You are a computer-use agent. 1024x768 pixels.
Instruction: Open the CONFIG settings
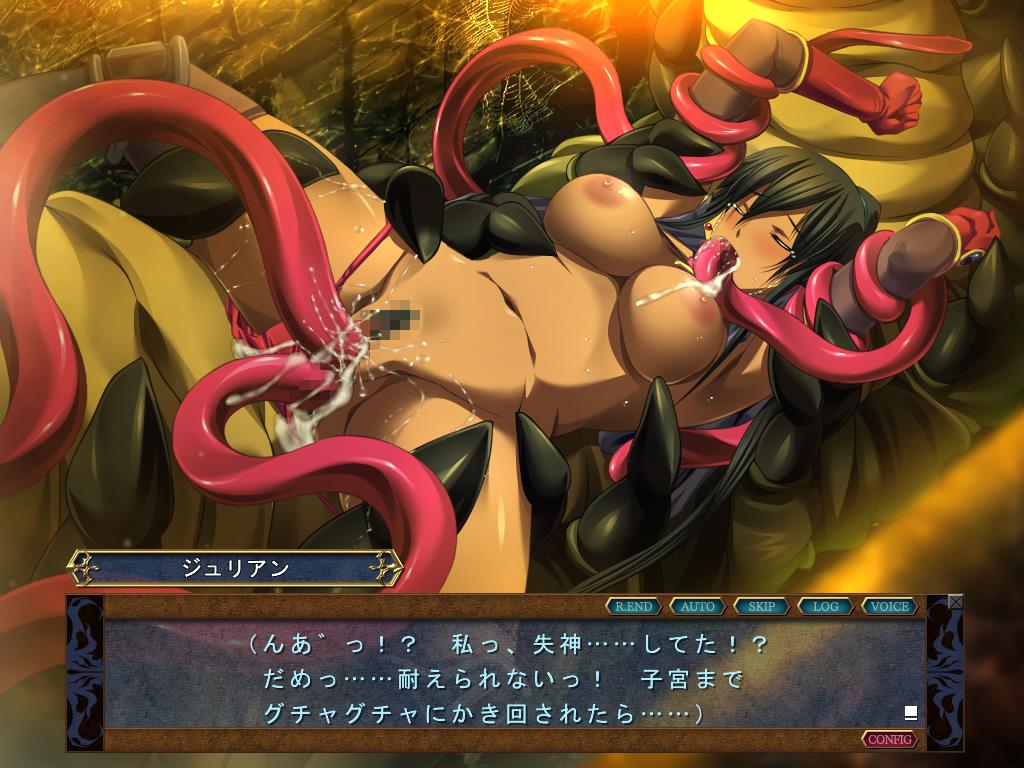(x=890, y=739)
